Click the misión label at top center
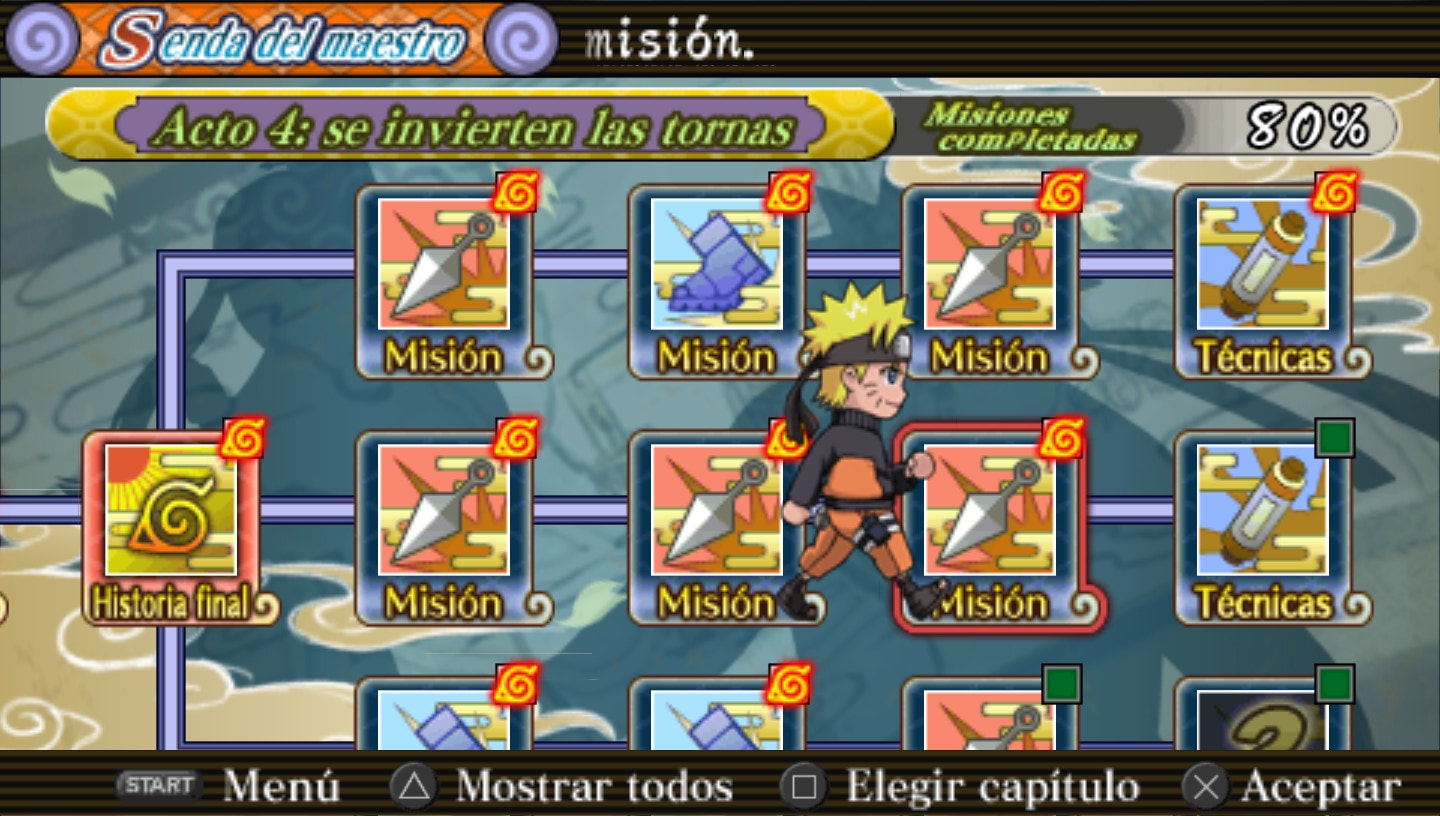Screen dimensions: 1440x816 coord(668,40)
